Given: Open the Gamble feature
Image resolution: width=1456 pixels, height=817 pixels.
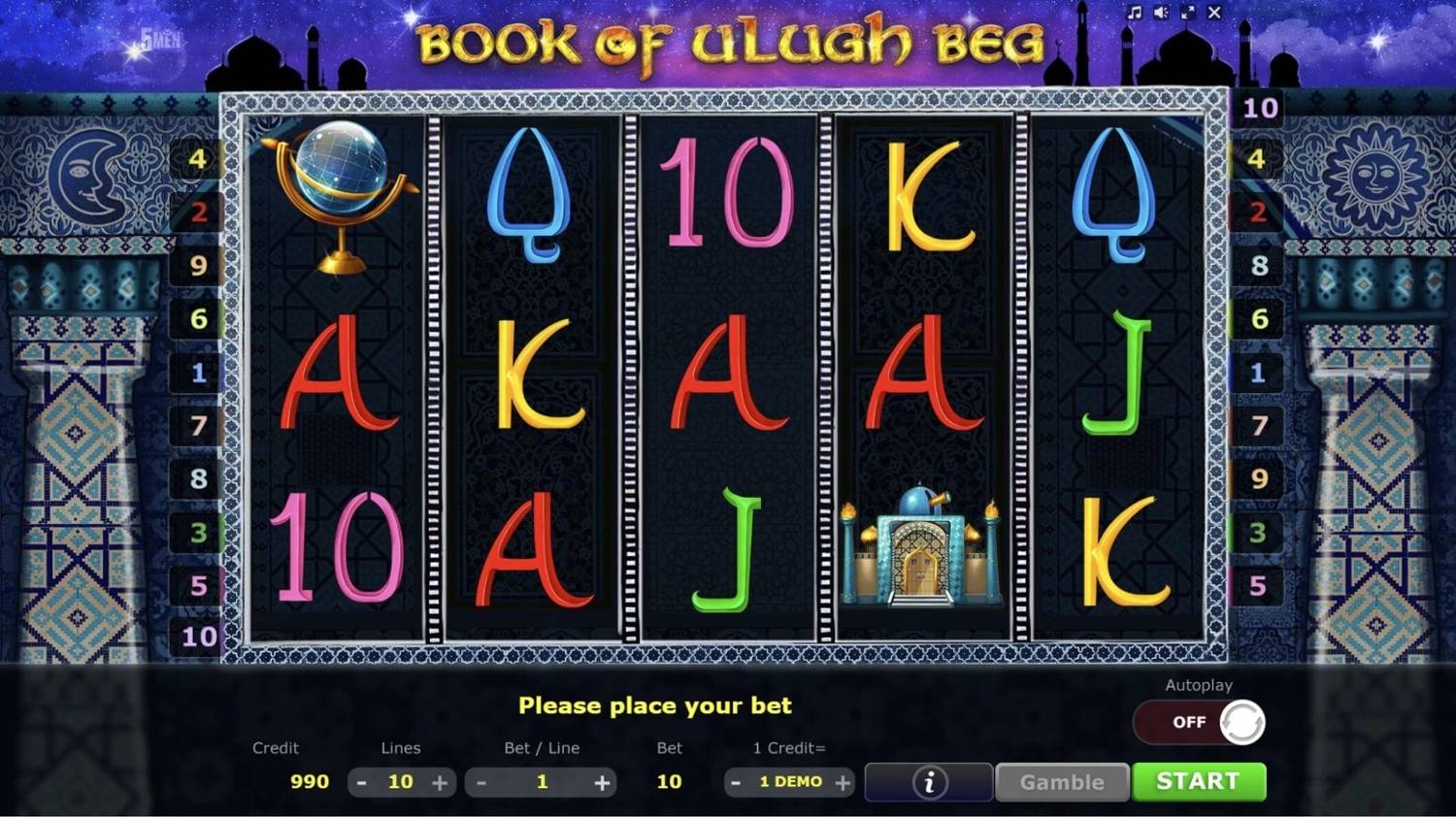Looking at the screenshot, I should click(x=1061, y=782).
